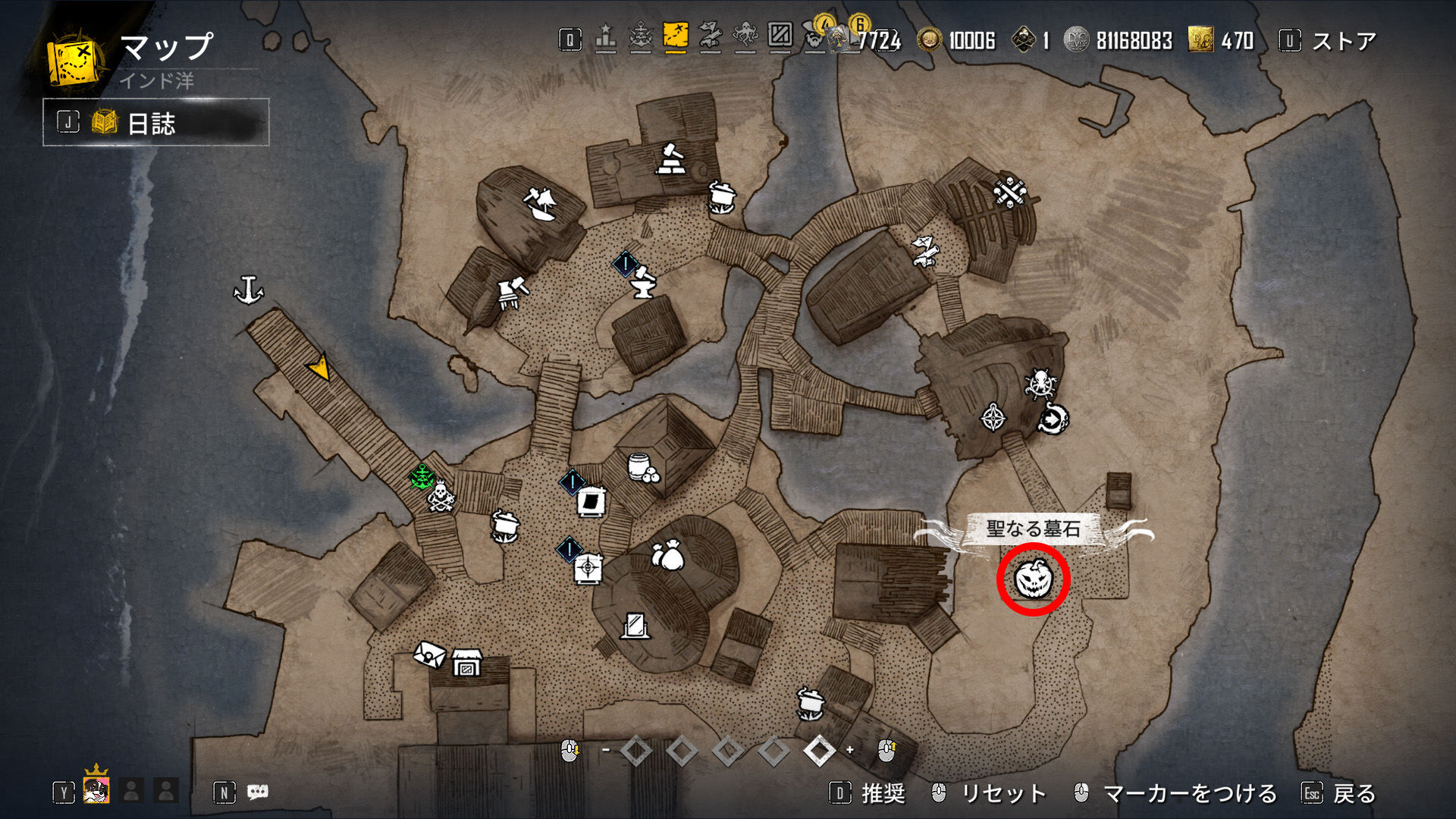Screen dimensions: 1456x819
Task: Choose the shop stall marker
Action: point(467,662)
